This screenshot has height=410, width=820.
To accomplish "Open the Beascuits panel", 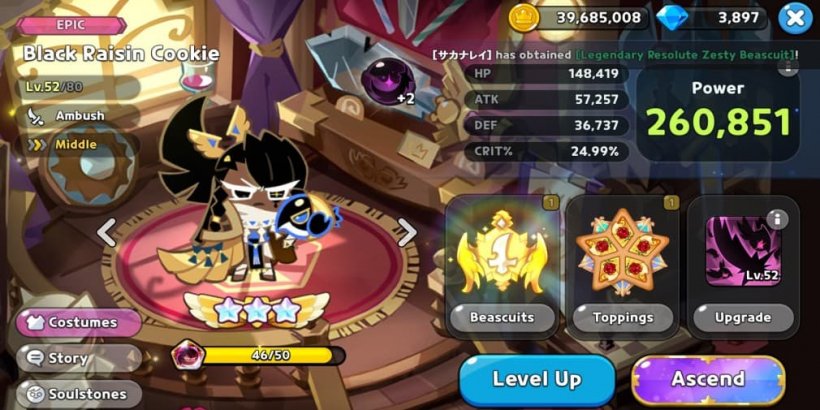I will click(x=501, y=266).
